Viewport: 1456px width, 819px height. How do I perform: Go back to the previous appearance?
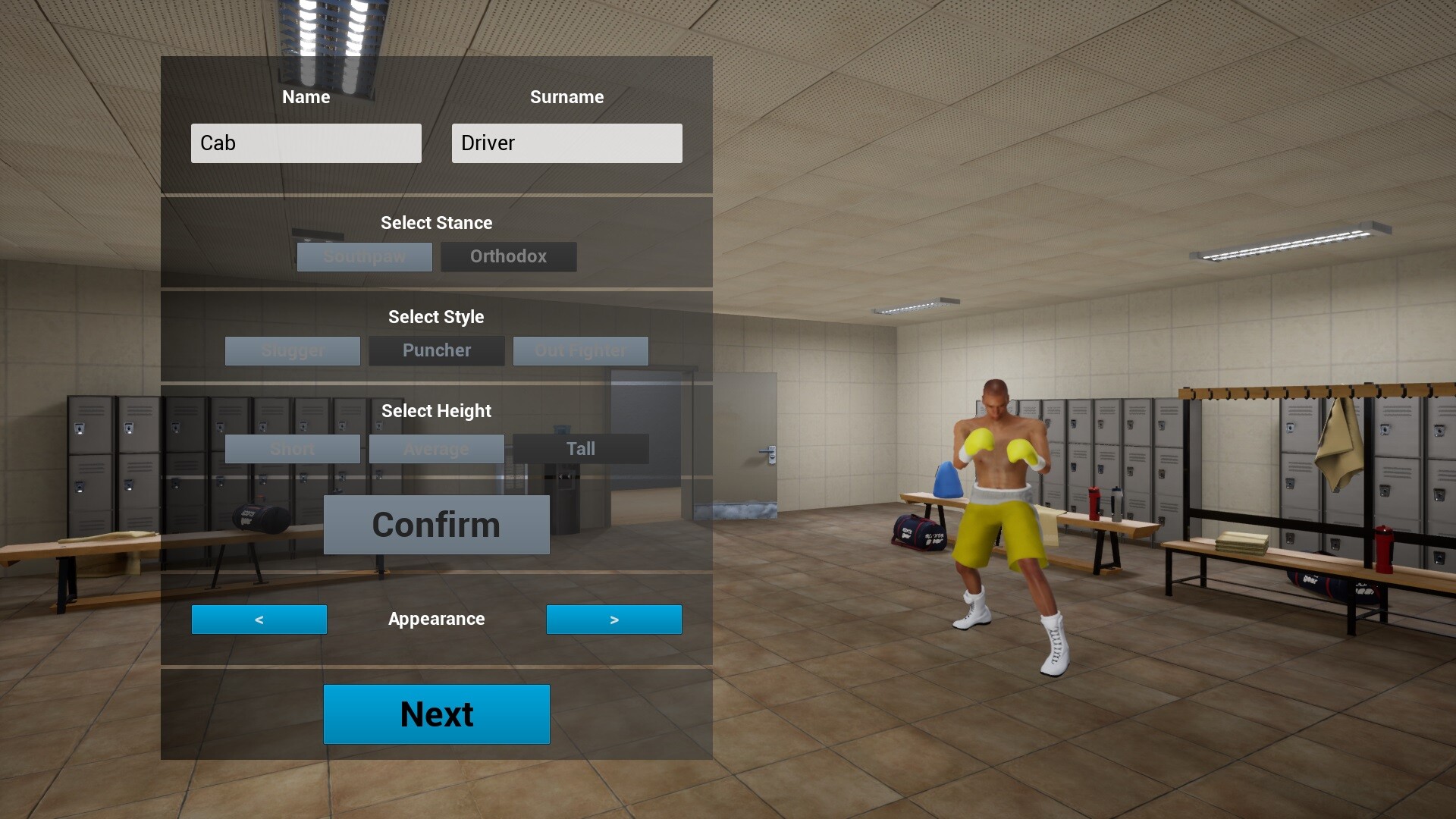(x=259, y=619)
